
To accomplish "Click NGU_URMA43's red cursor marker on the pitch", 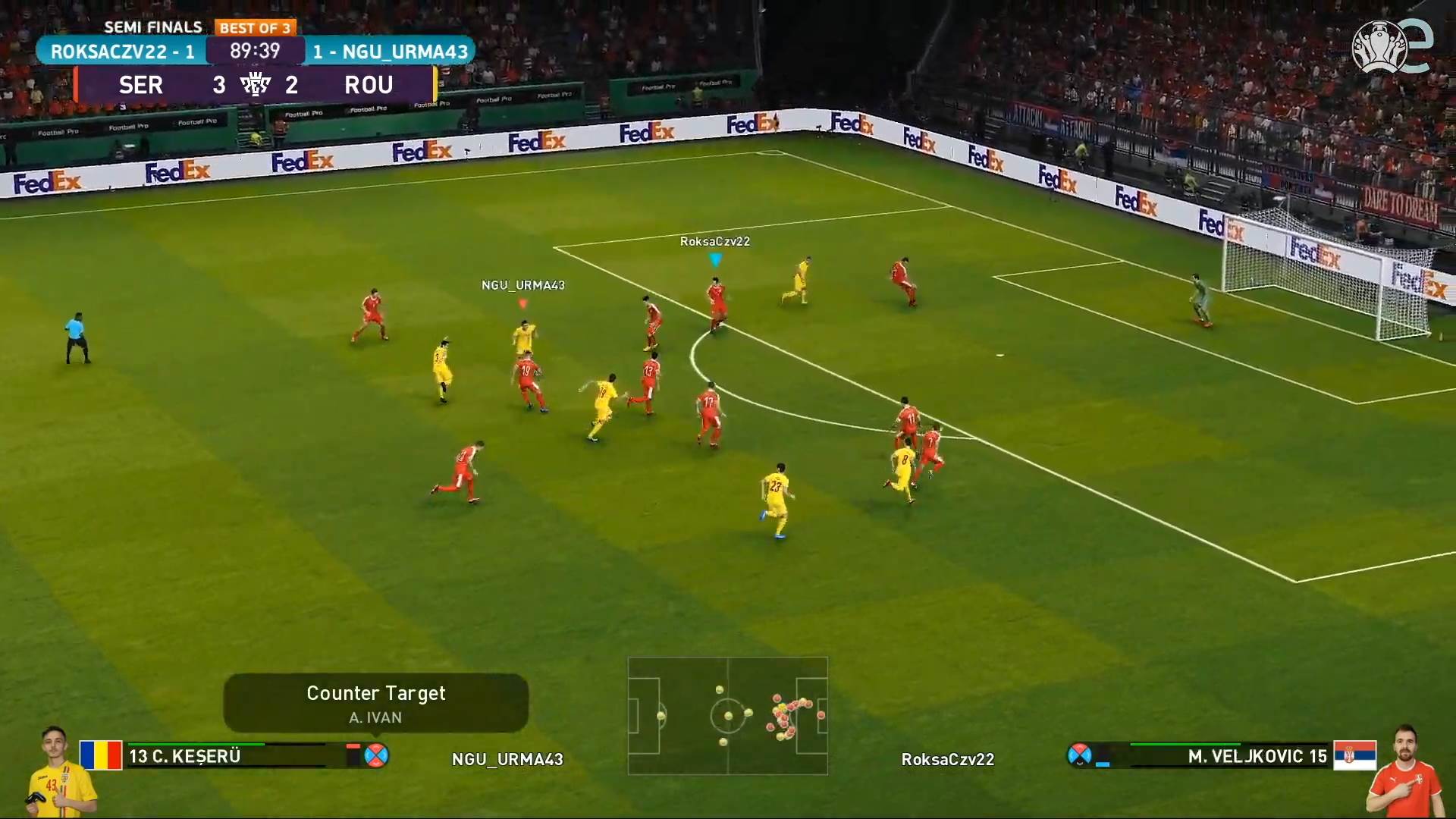I will (x=522, y=303).
